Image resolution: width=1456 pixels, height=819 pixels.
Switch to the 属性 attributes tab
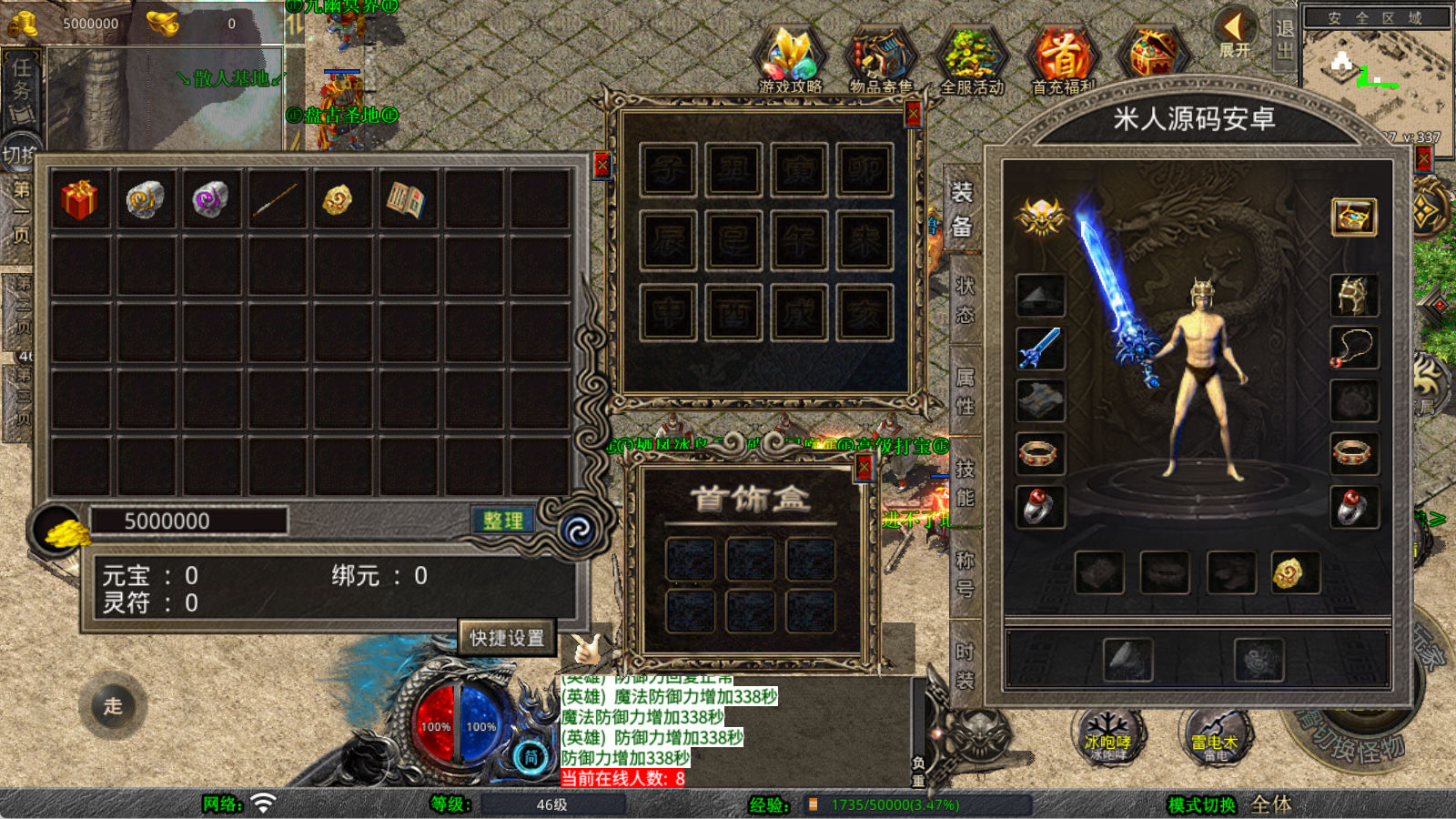(x=964, y=391)
